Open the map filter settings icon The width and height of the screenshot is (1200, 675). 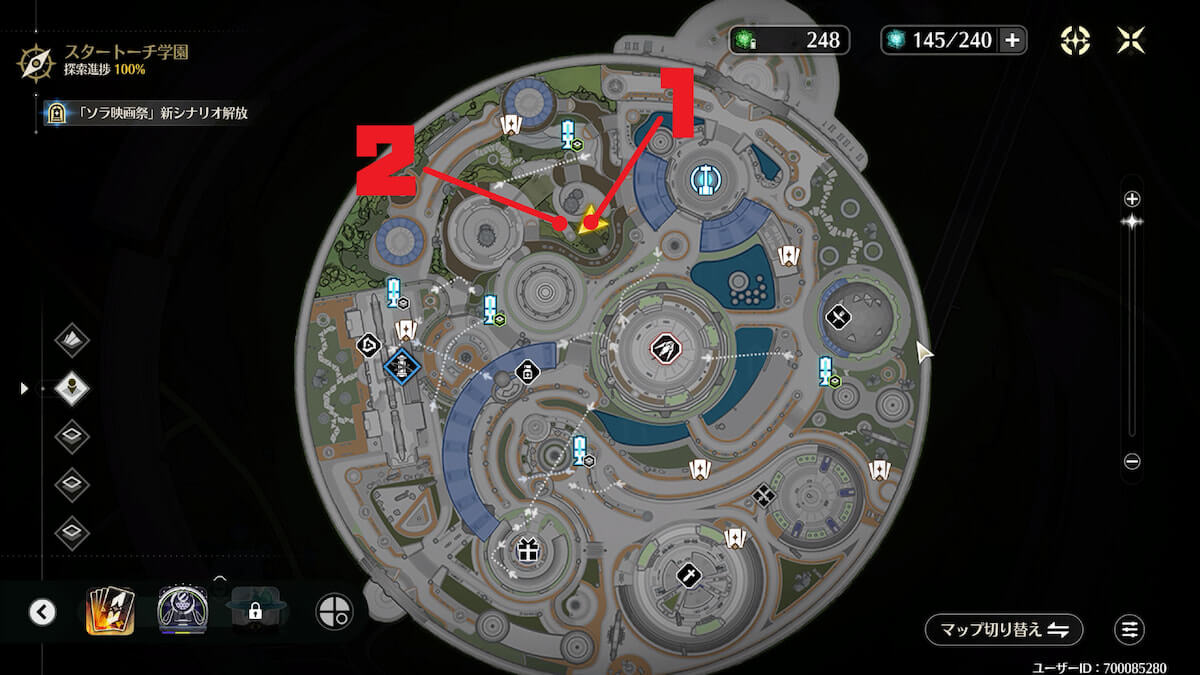[x=1129, y=630]
